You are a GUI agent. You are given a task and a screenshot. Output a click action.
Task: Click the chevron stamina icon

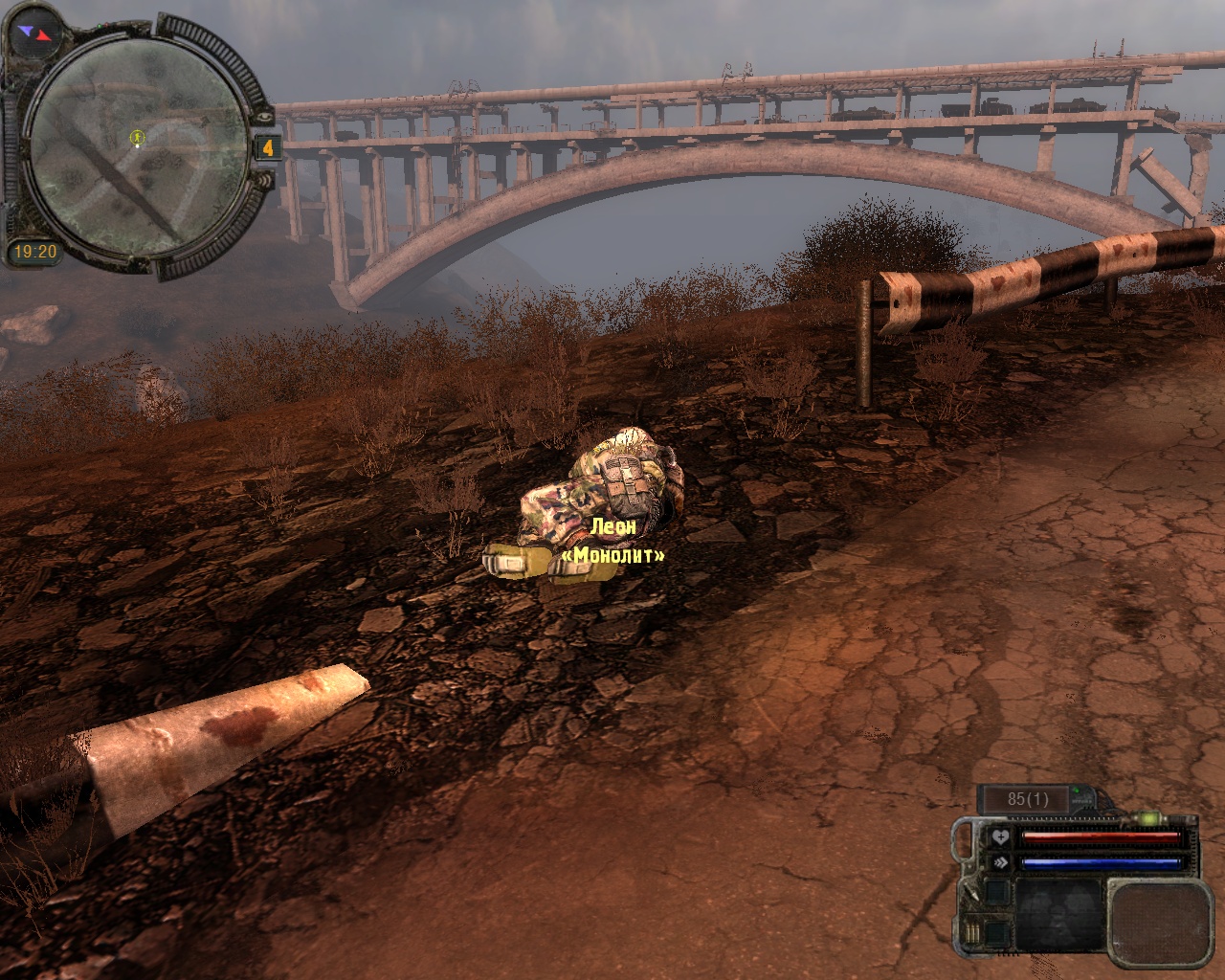point(1000,862)
